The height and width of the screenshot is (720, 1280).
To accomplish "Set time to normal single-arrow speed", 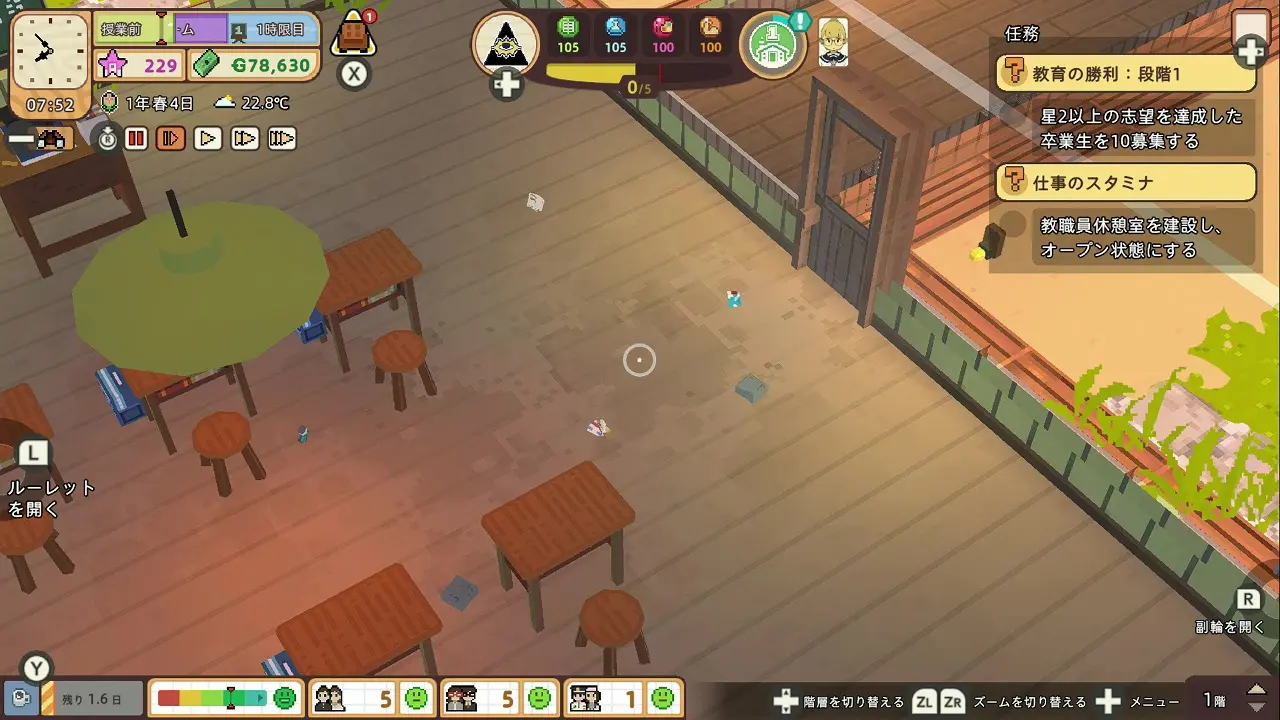I will point(208,139).
